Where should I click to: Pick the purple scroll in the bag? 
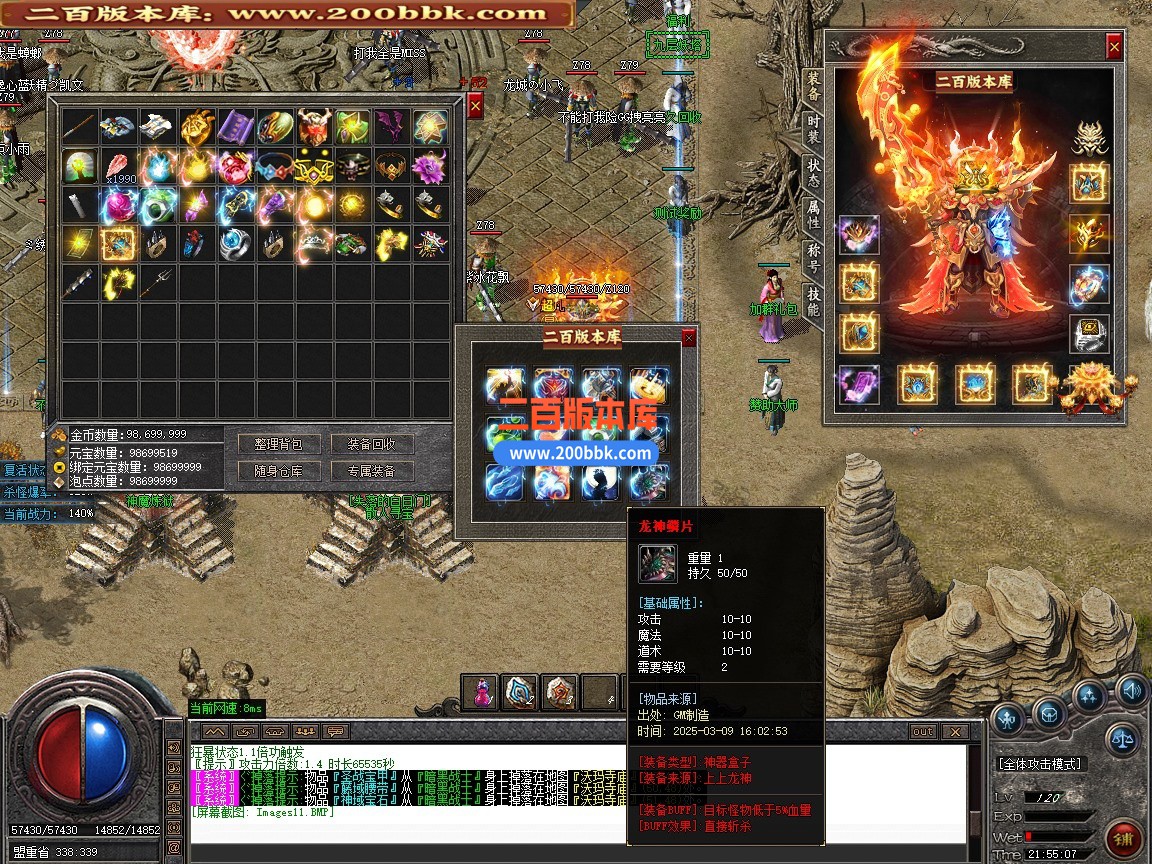point(236,126)
